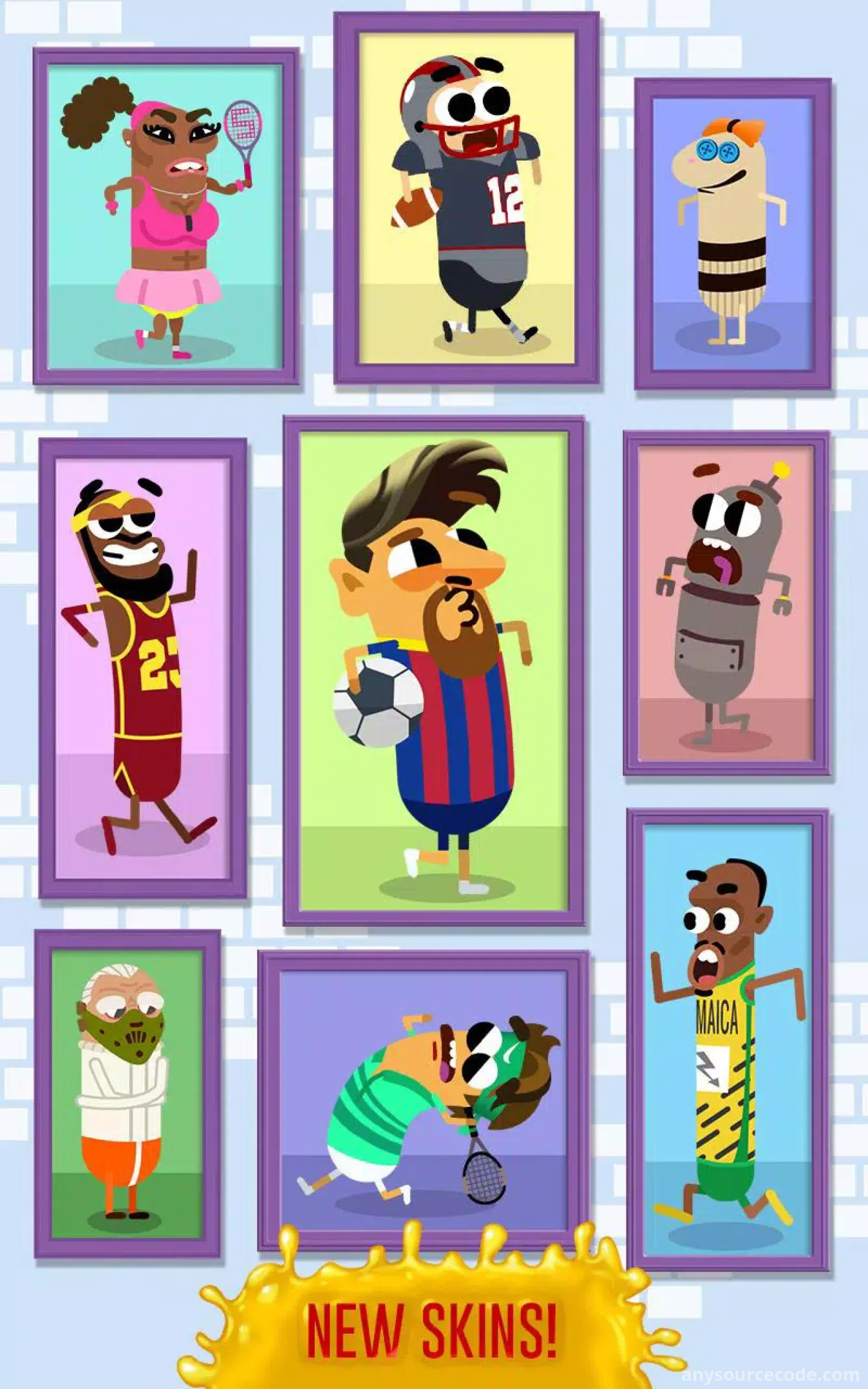Pick the sock puppet skin with button eyes
The image size is (868, 1389).
pyautogui.click(x=732, y=234)
